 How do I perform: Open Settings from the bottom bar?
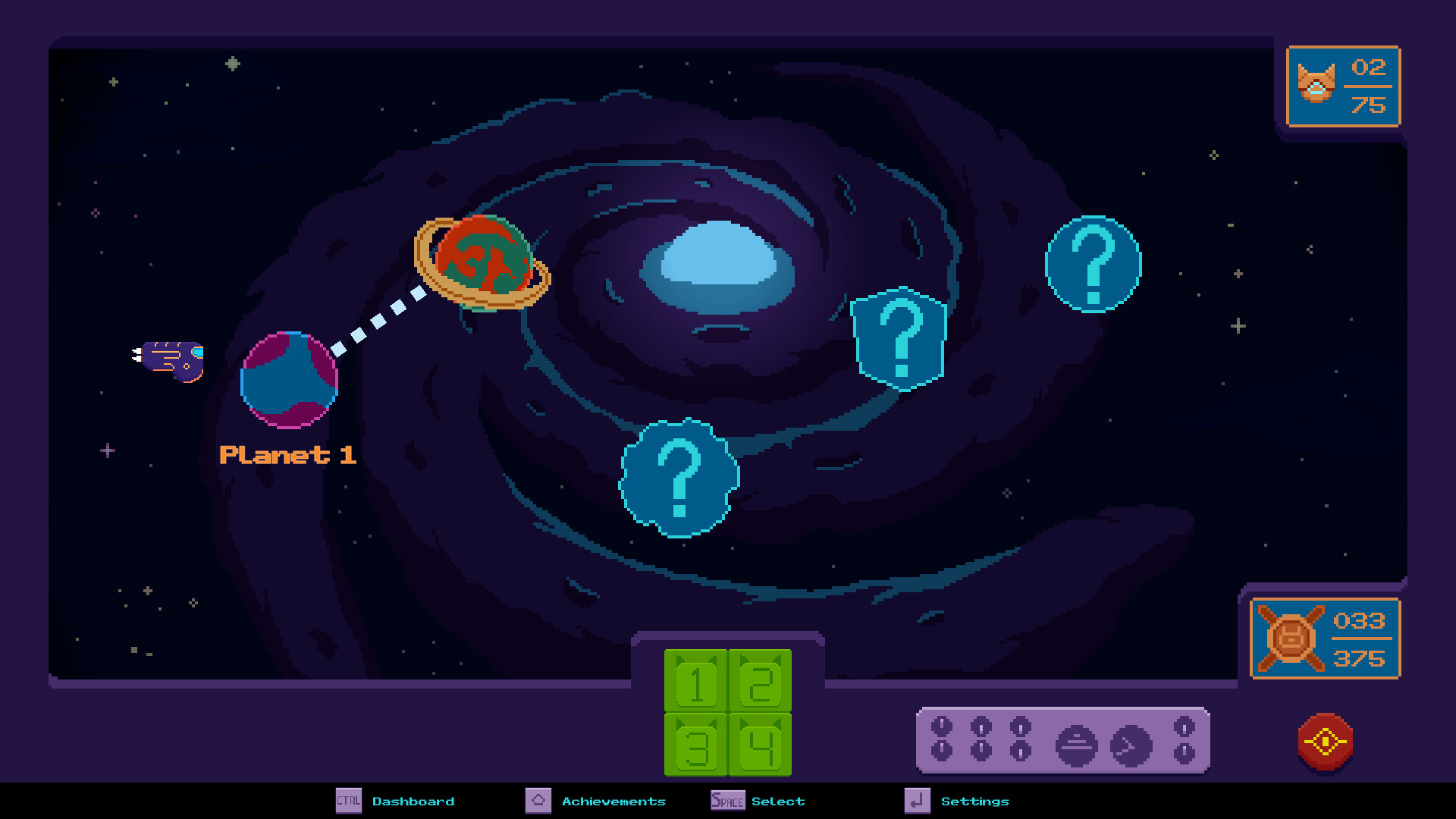click(x=975, y=801)
